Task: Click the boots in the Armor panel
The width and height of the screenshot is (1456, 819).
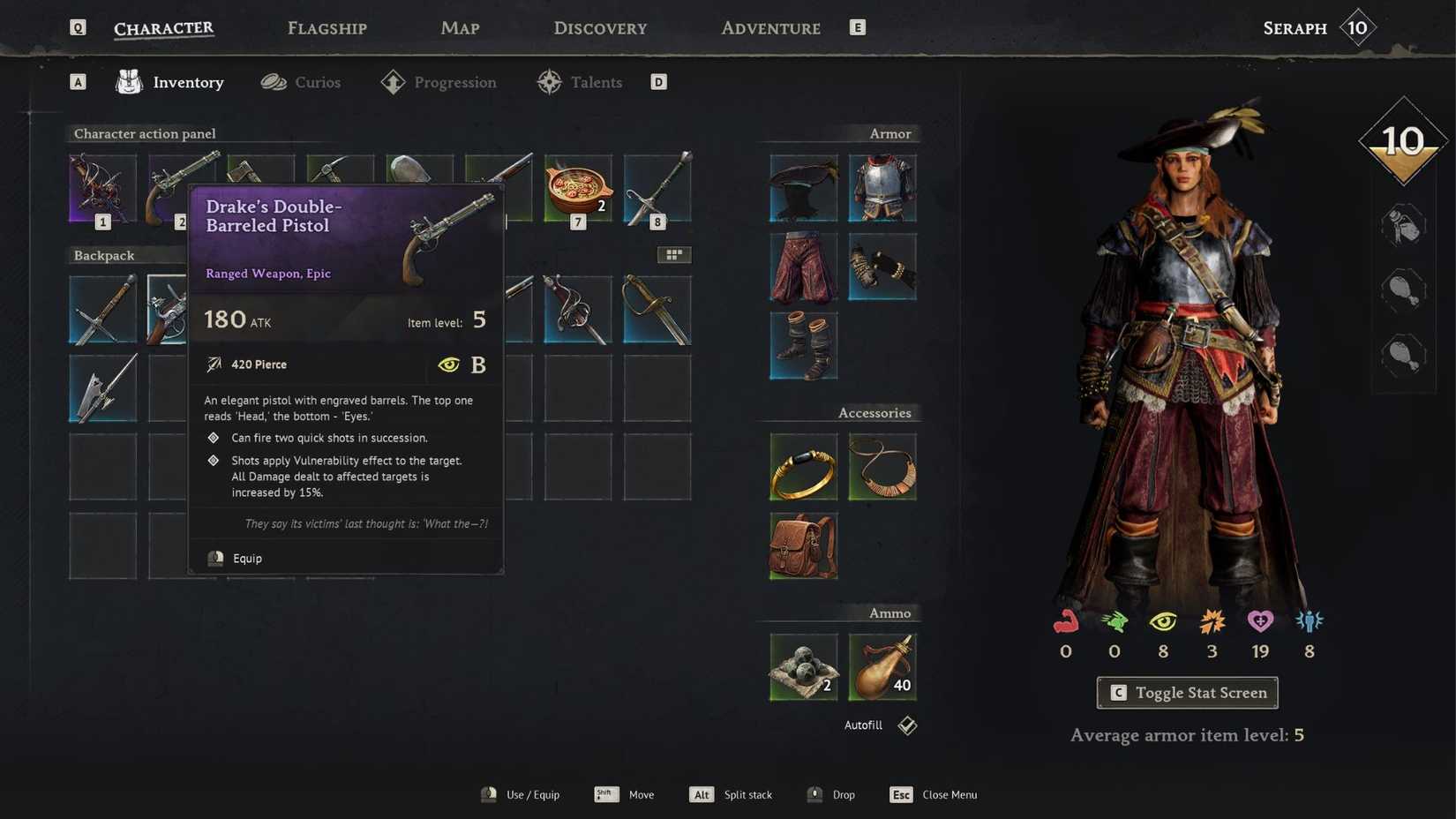Action: [802, 345]
